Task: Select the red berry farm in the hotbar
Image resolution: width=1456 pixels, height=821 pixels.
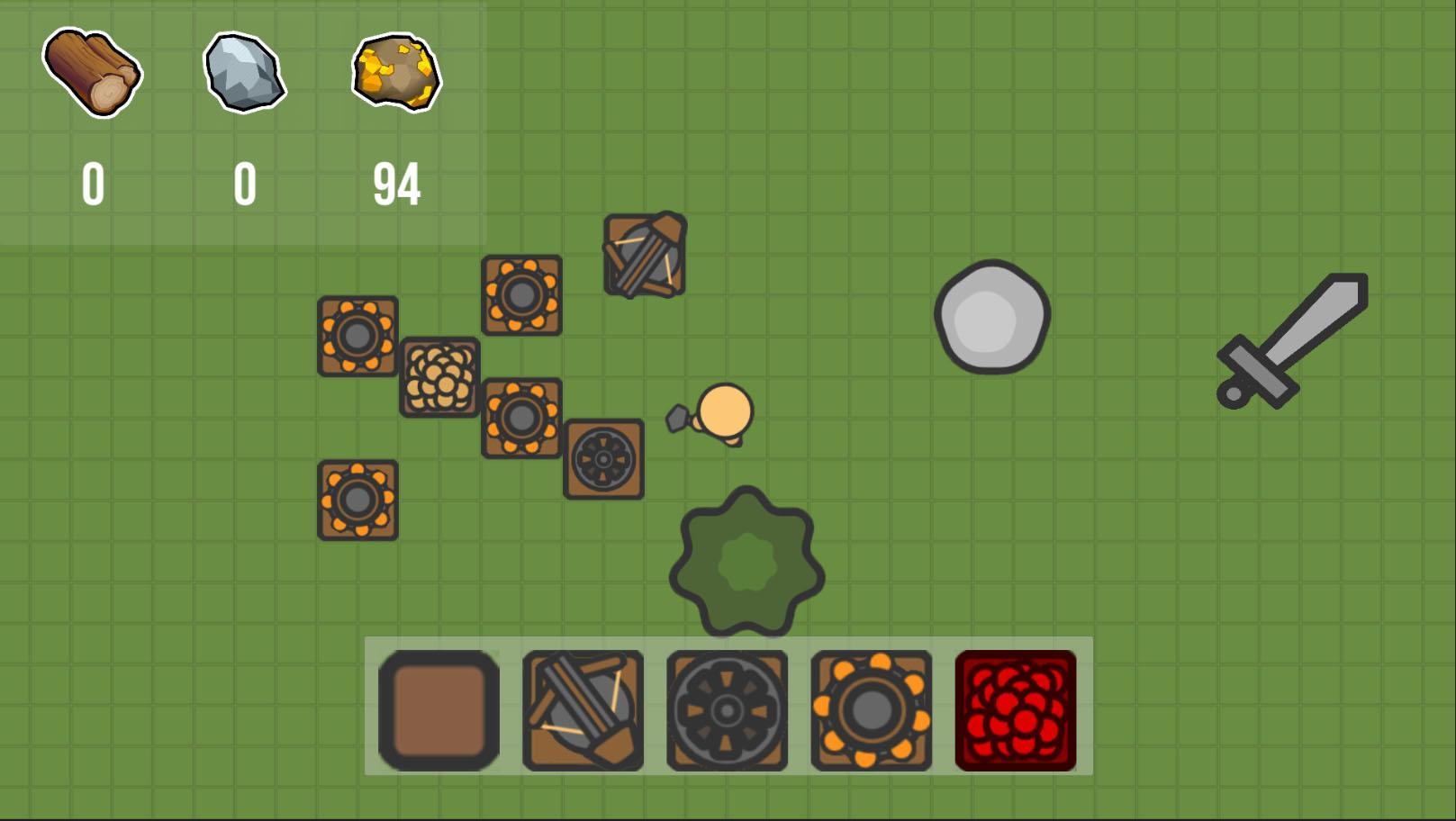Action: (1015, 711)
